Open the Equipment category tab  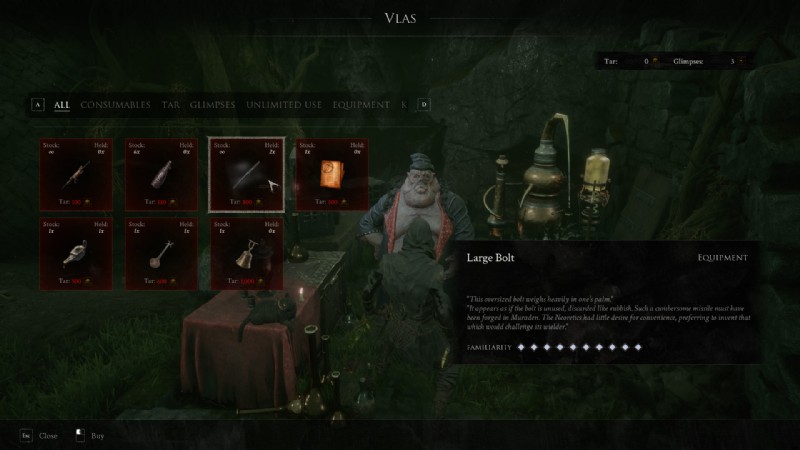[x=360, y=104]
